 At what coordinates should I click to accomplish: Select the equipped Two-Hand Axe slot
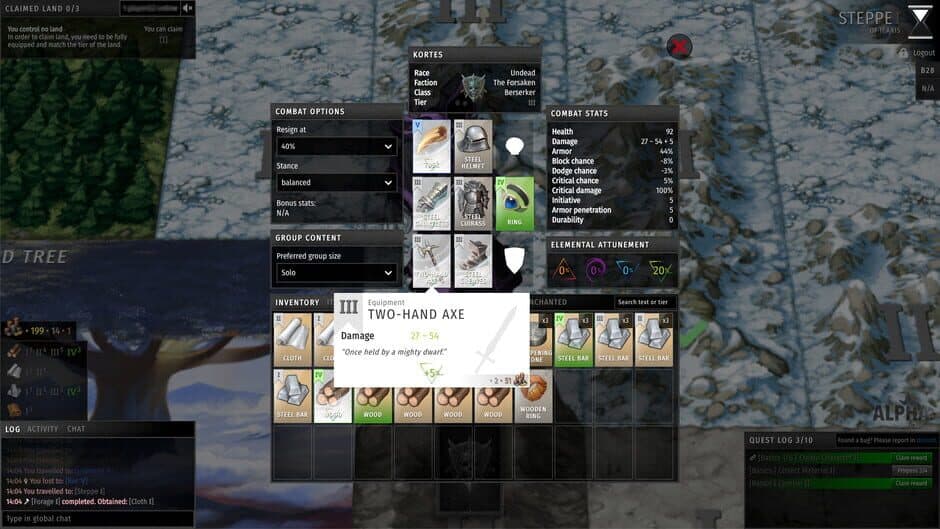[x=432, y=261]
